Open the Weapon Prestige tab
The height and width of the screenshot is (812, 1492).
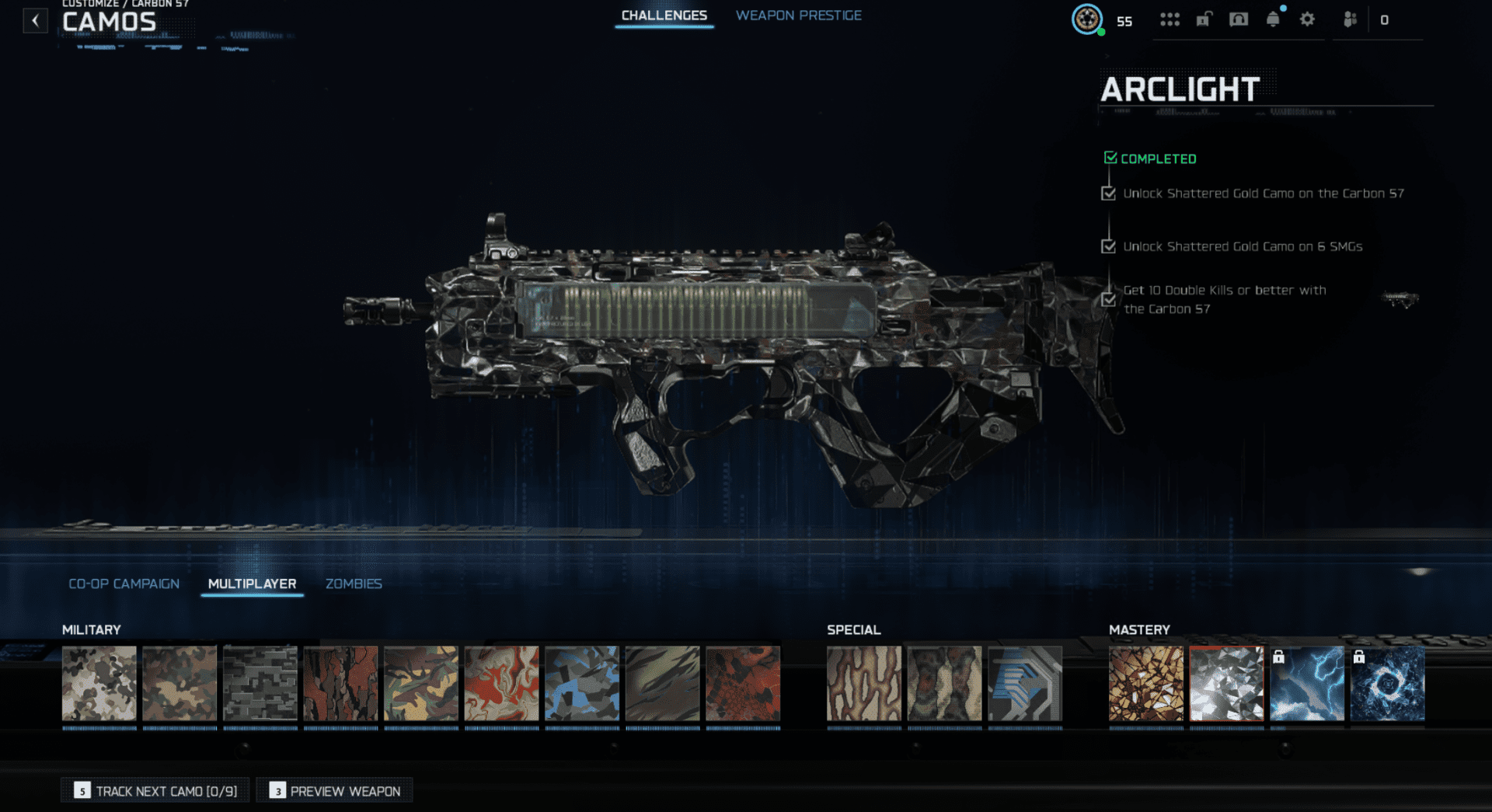point(798,15)
